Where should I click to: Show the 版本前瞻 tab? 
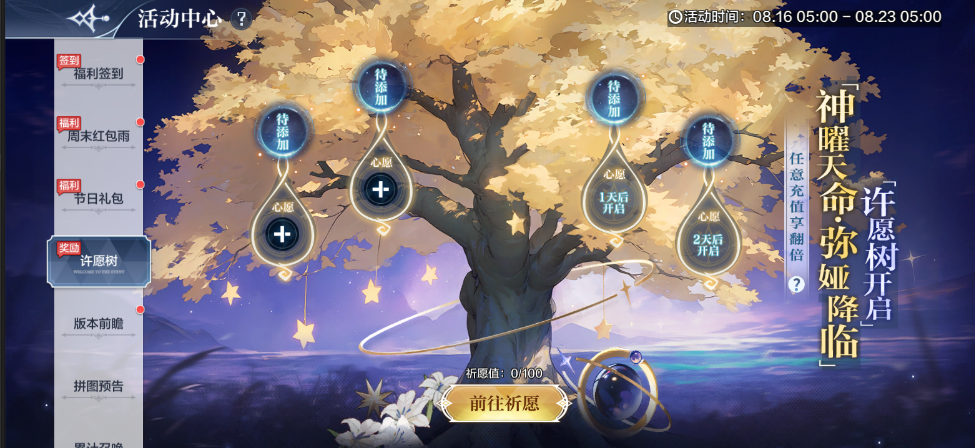pyautogui.click(x=99, y=323)
